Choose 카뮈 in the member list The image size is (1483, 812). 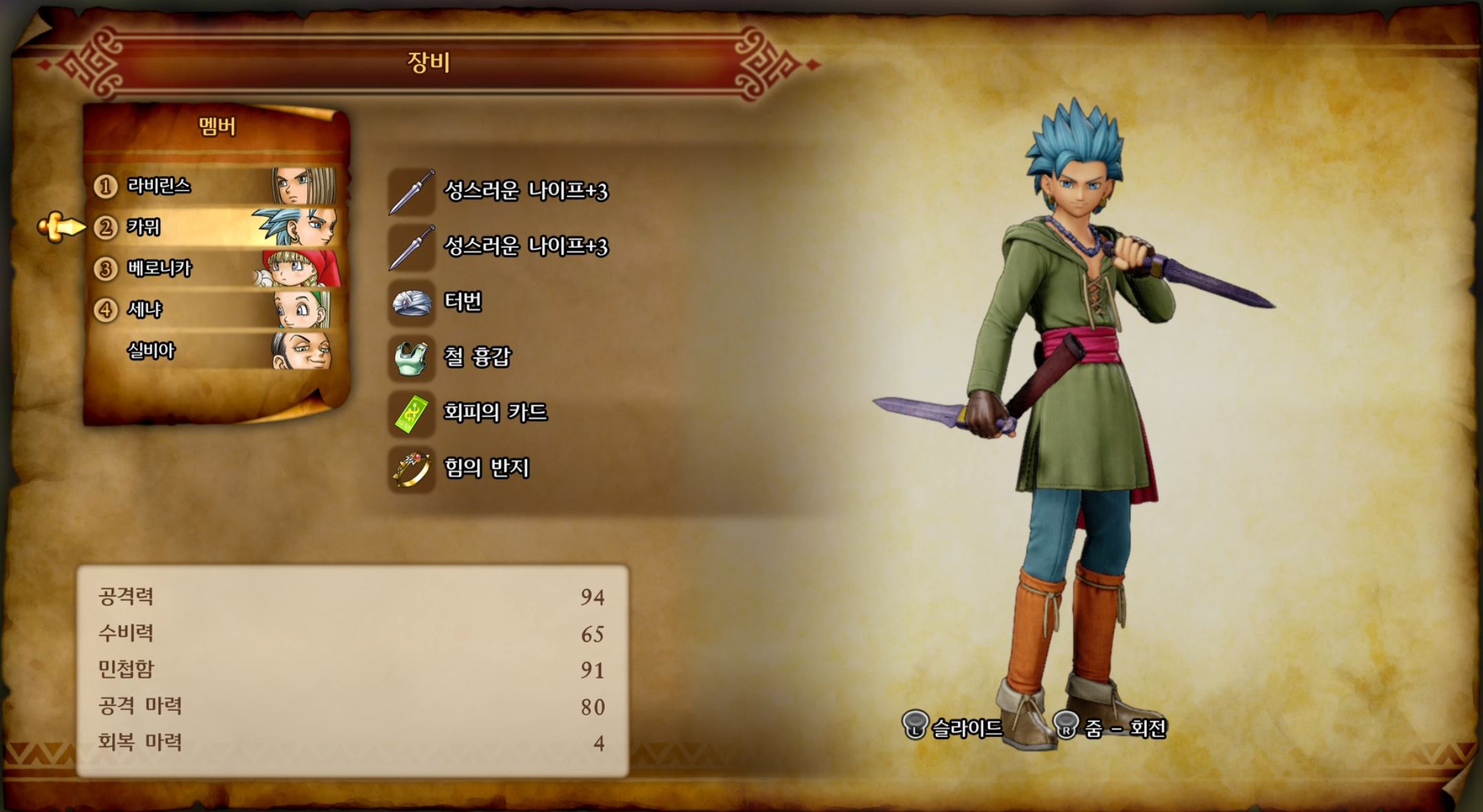(214, 227)
